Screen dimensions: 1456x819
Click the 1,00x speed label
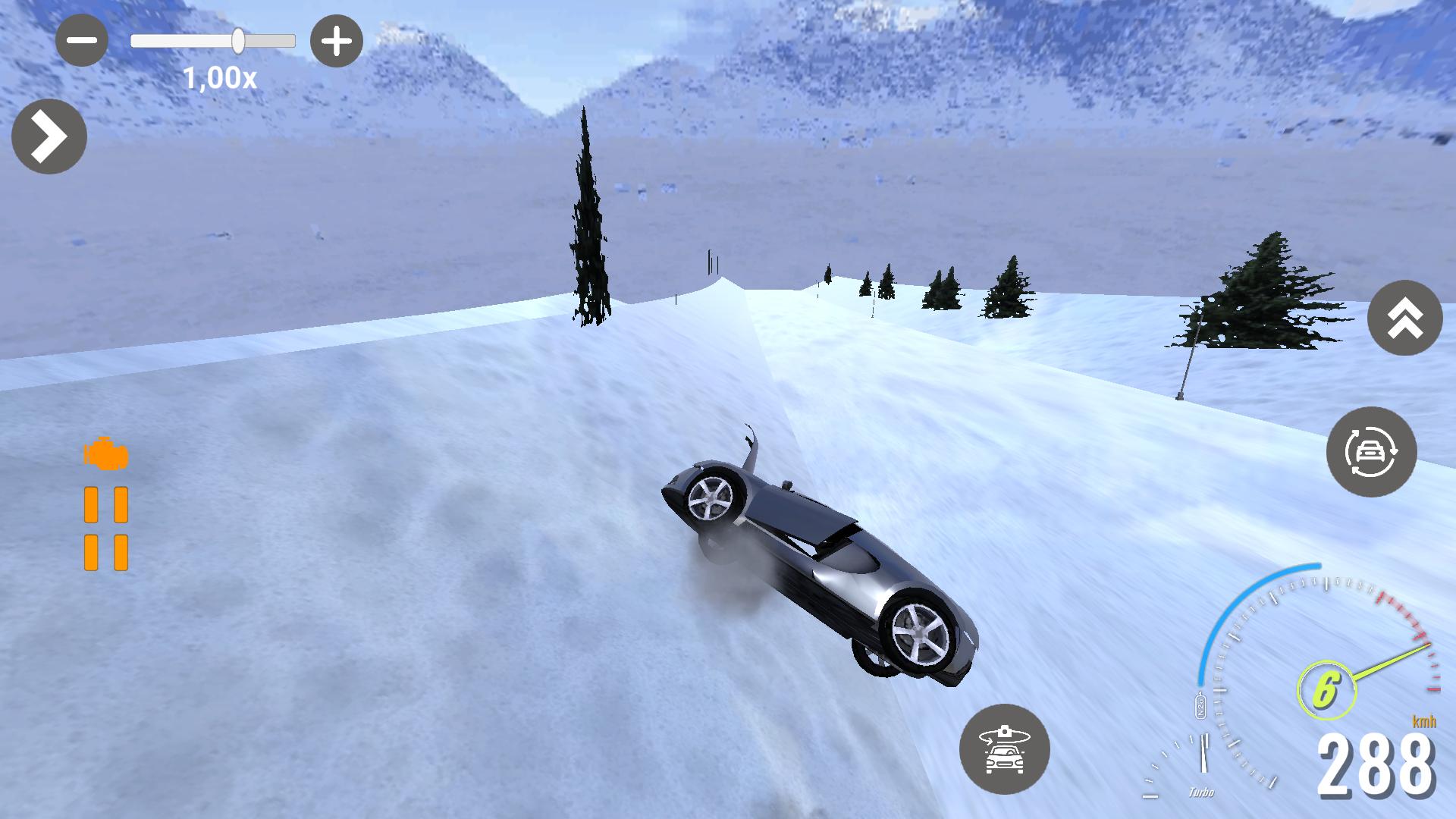[x=219, y=76]
